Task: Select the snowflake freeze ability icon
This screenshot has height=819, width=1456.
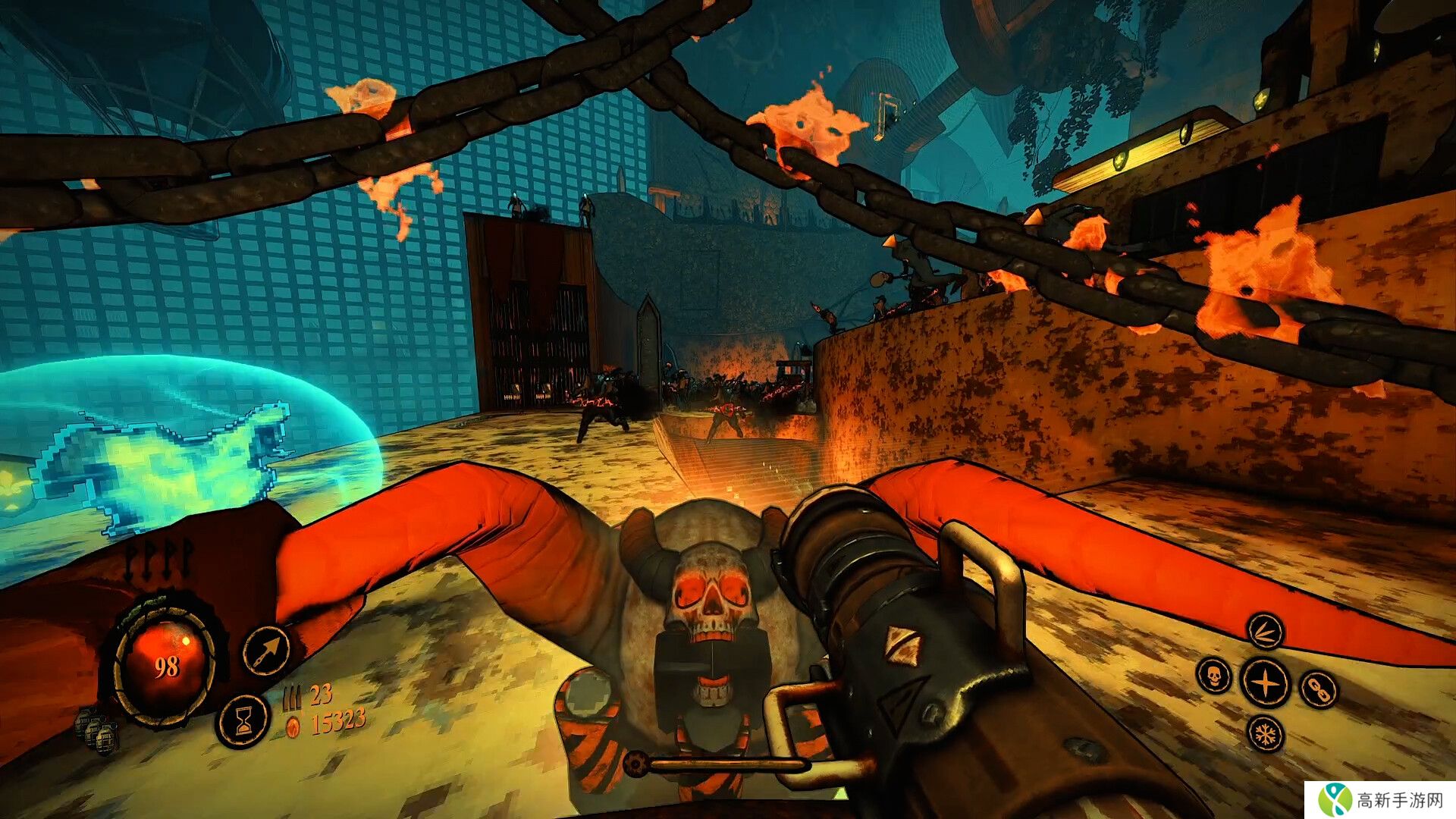Action: [1266, 733]
